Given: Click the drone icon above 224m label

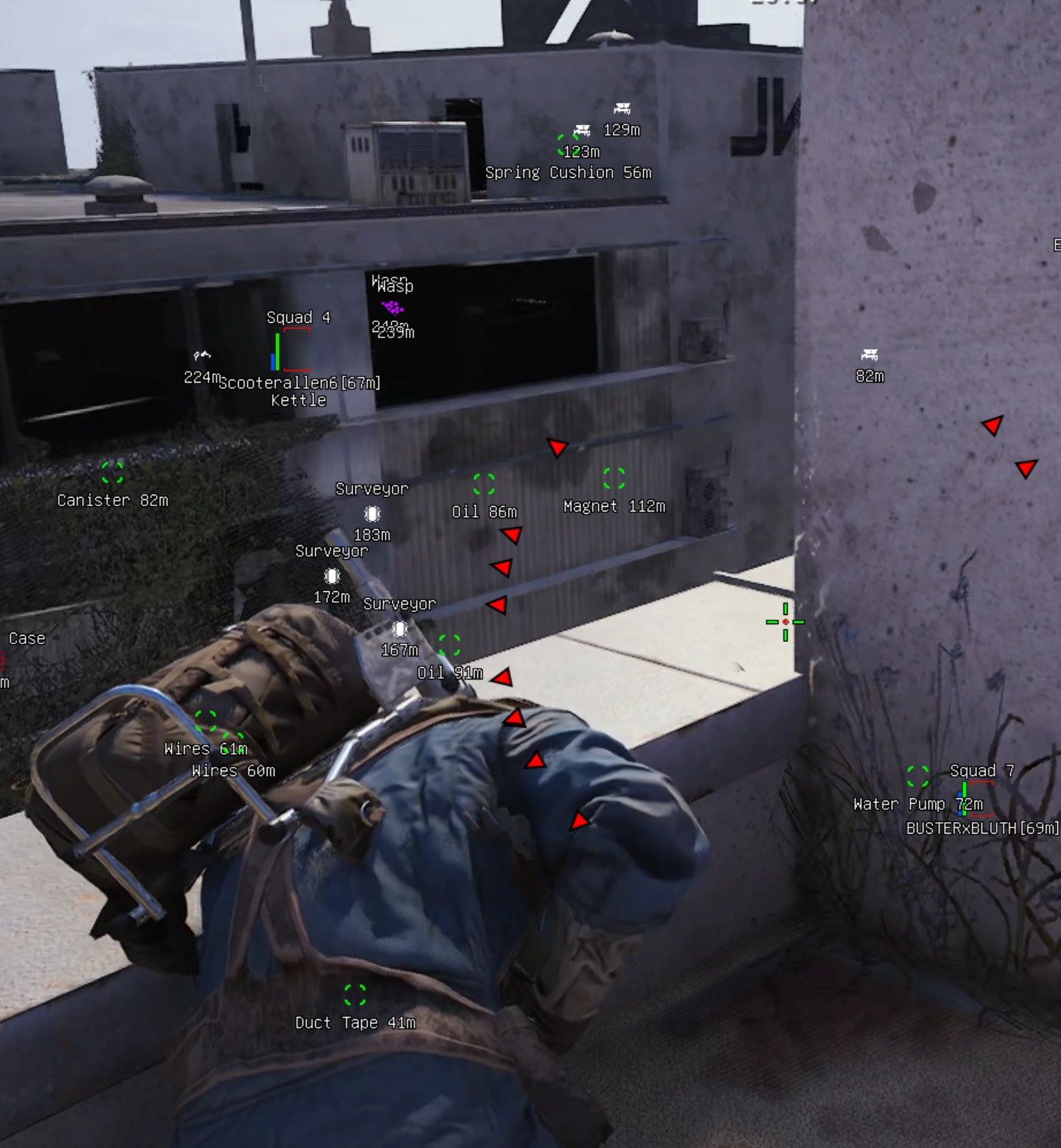Looking at the screenshot, I should coord(201,354).
